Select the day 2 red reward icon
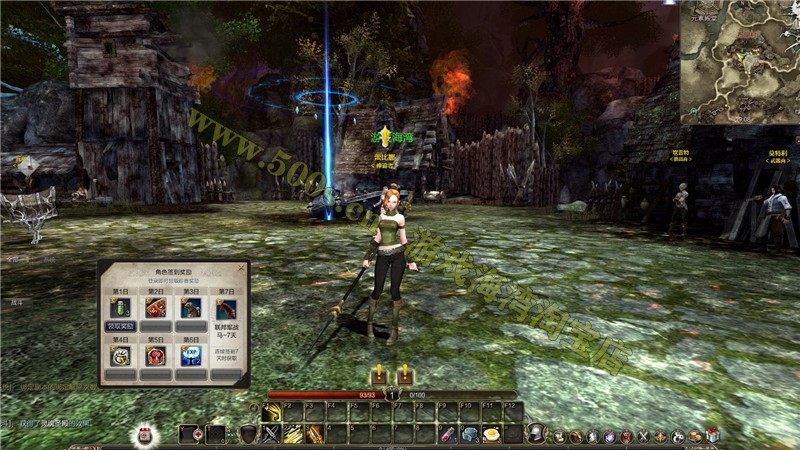Viewport: 800px width, 450px height. click(x=156, y=308)
